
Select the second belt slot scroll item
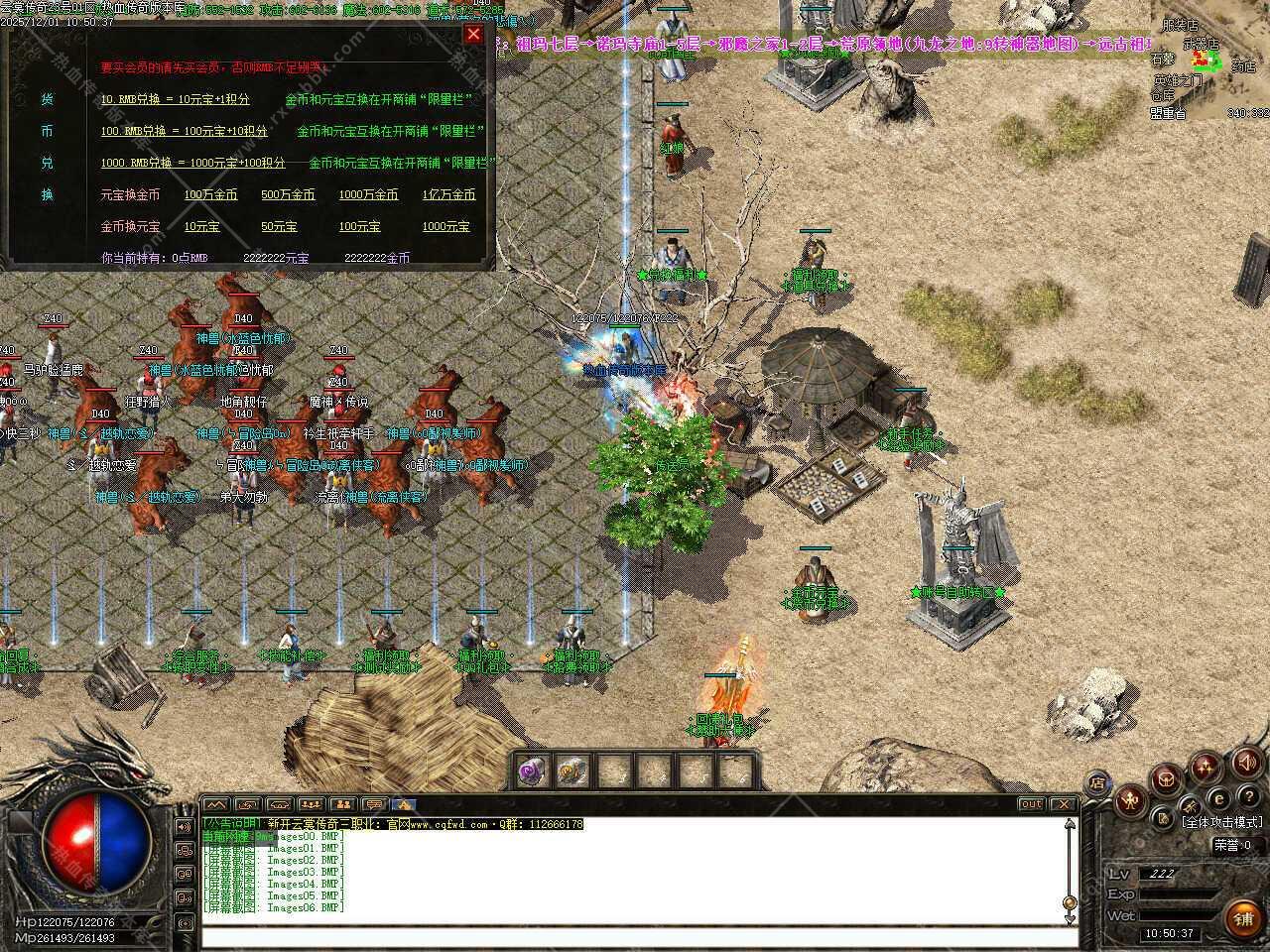pos(573,771)
